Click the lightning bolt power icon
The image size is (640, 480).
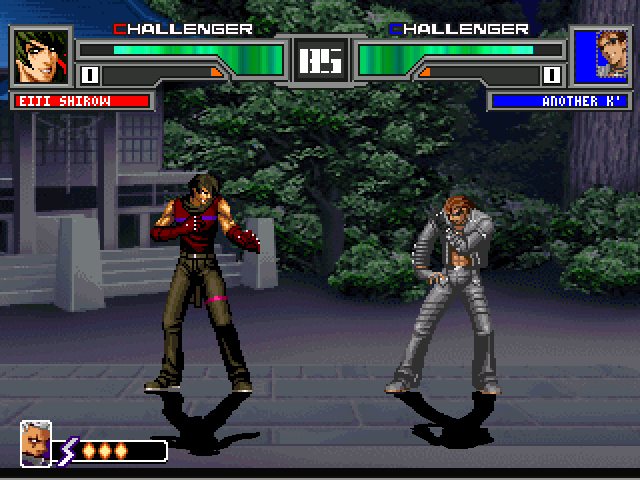[x=69, y=451]
